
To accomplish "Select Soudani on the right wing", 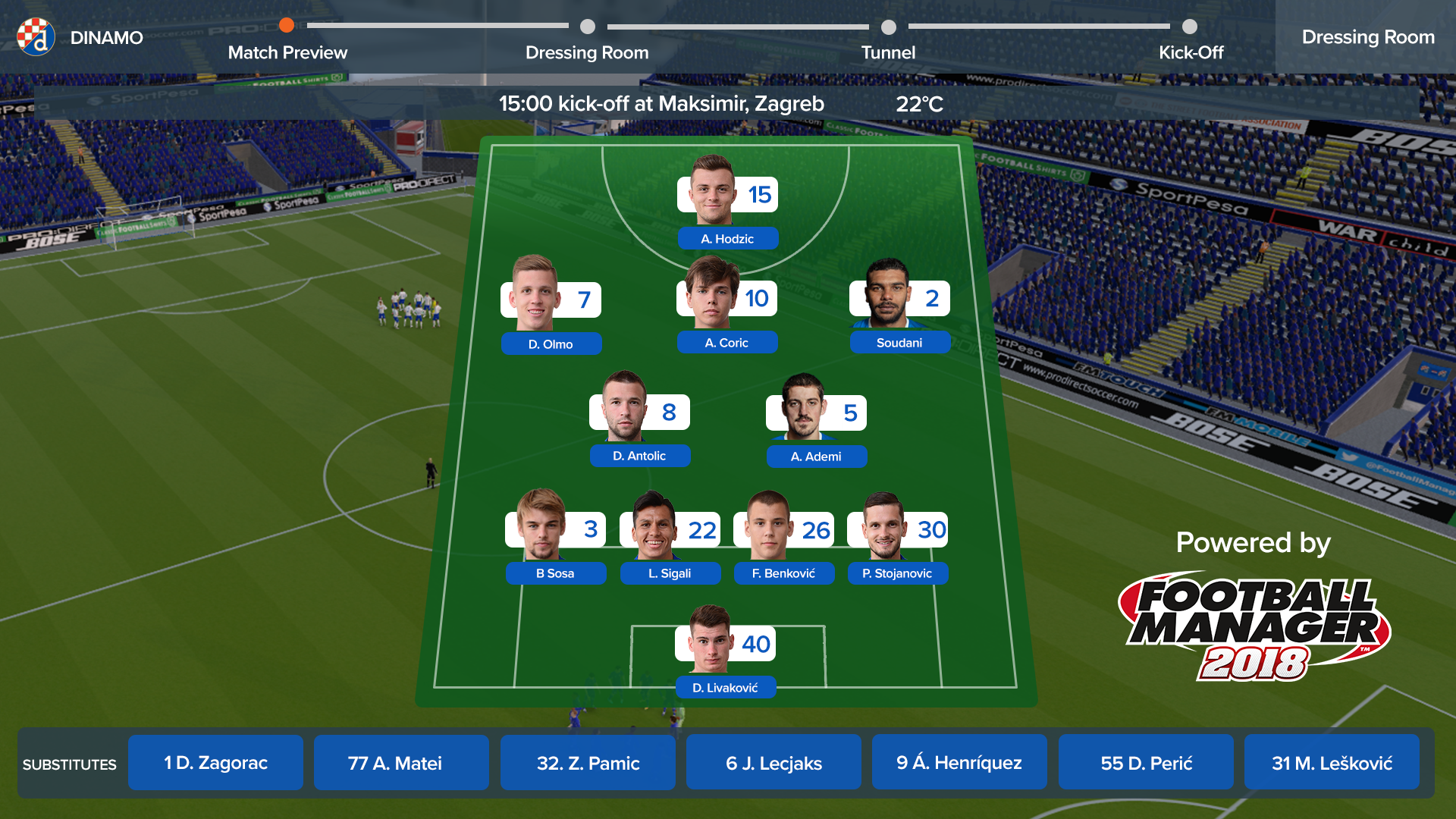I will 899,307.
